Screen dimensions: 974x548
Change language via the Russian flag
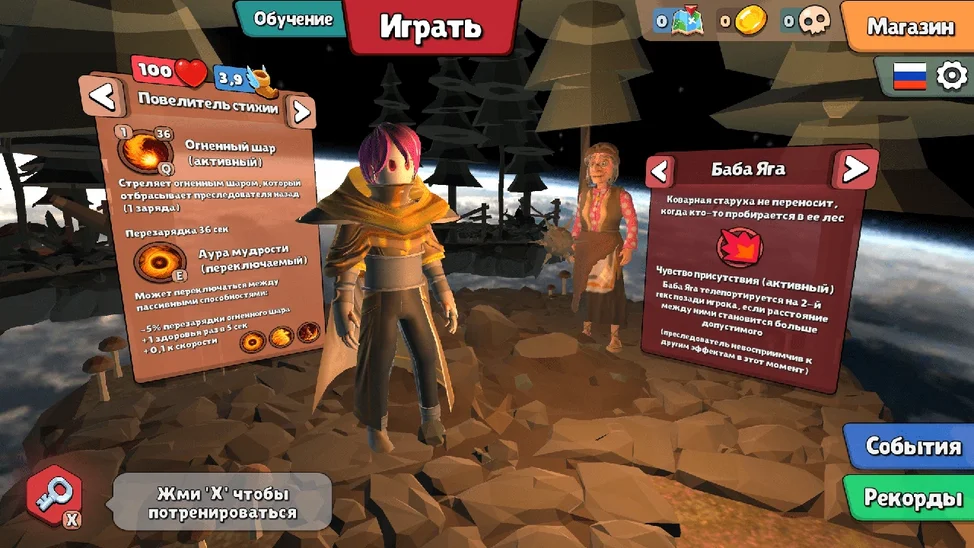[909, 76]
